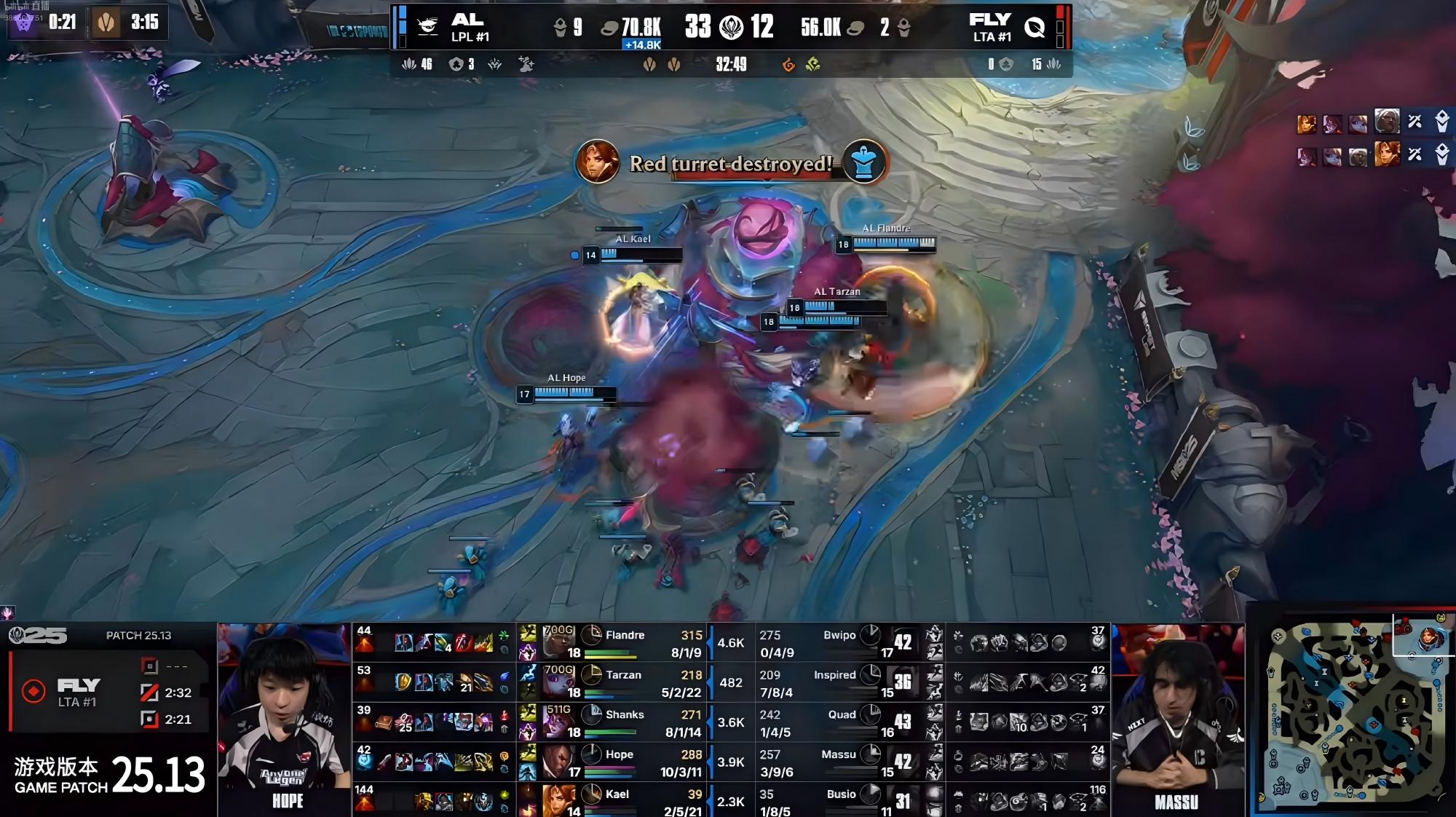Viewport: 1456px width, 817px height.
Task: Open the Massu player camera thumbnail
Action: point(1177,717)
